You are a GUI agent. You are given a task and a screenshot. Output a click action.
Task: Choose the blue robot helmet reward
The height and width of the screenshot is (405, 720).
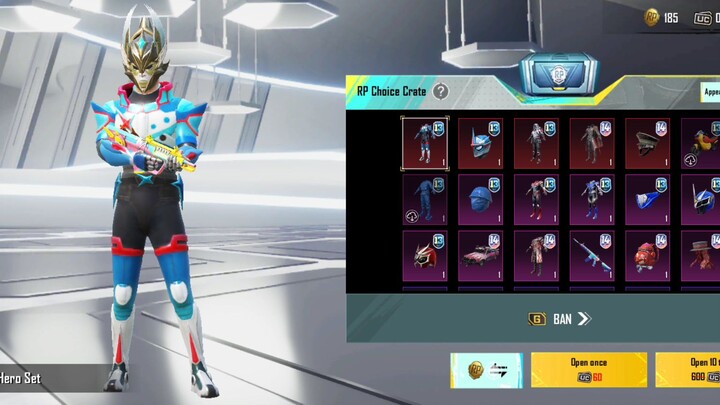coord(481,142)
